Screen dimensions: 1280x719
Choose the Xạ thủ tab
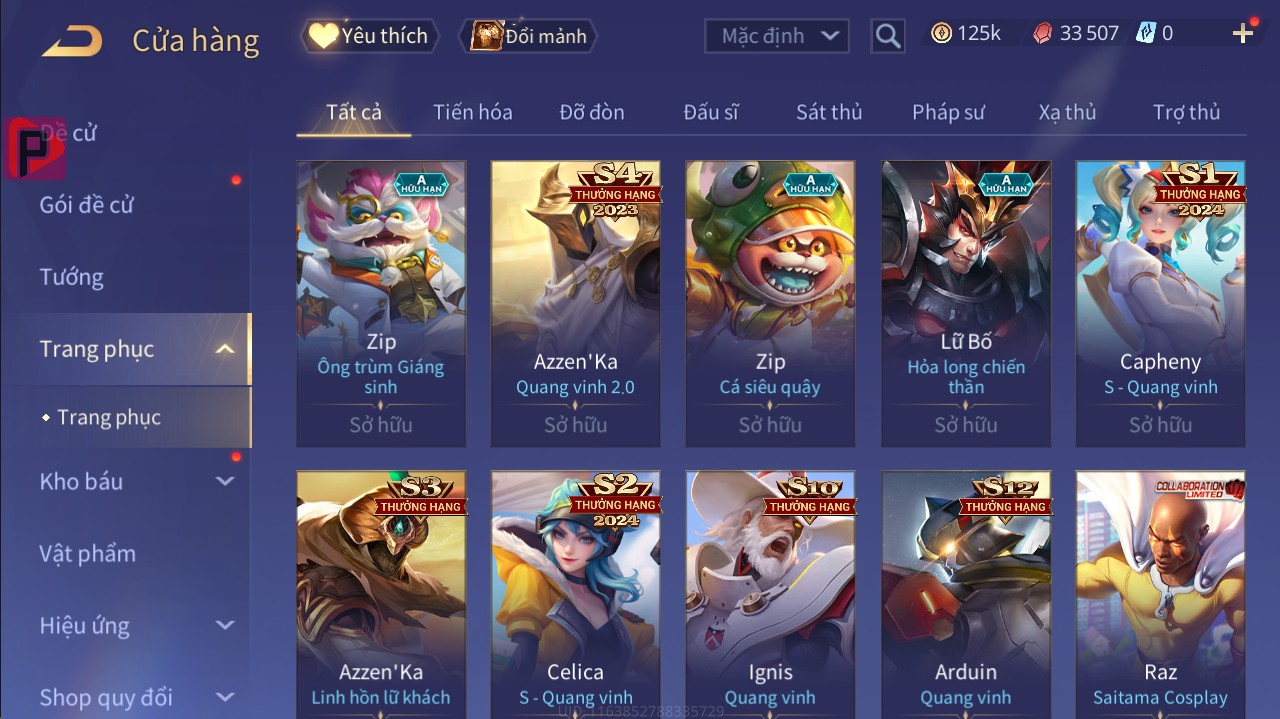coord(1067,112)
